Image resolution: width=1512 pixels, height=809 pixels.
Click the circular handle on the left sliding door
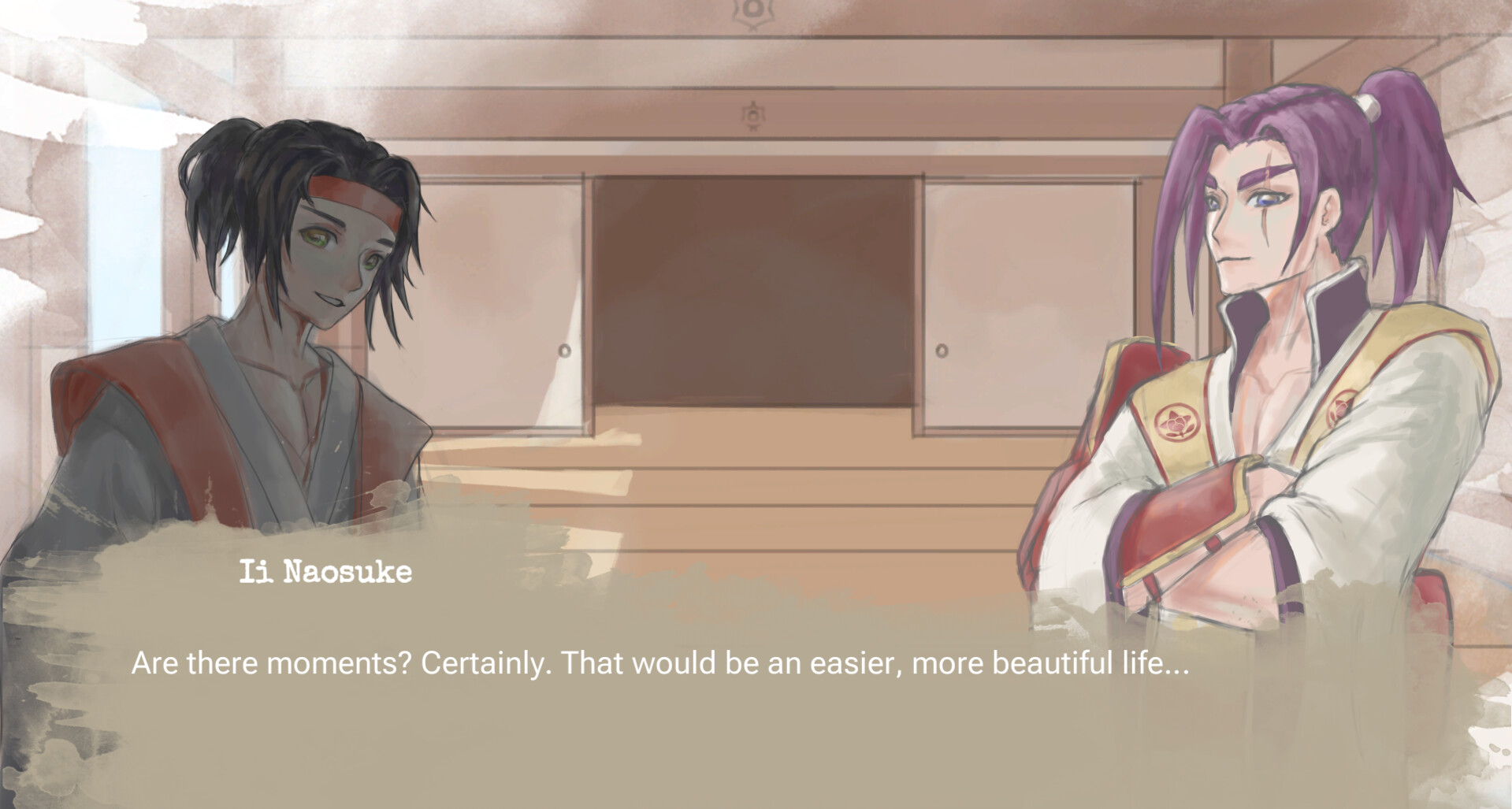tap(564, 349)
